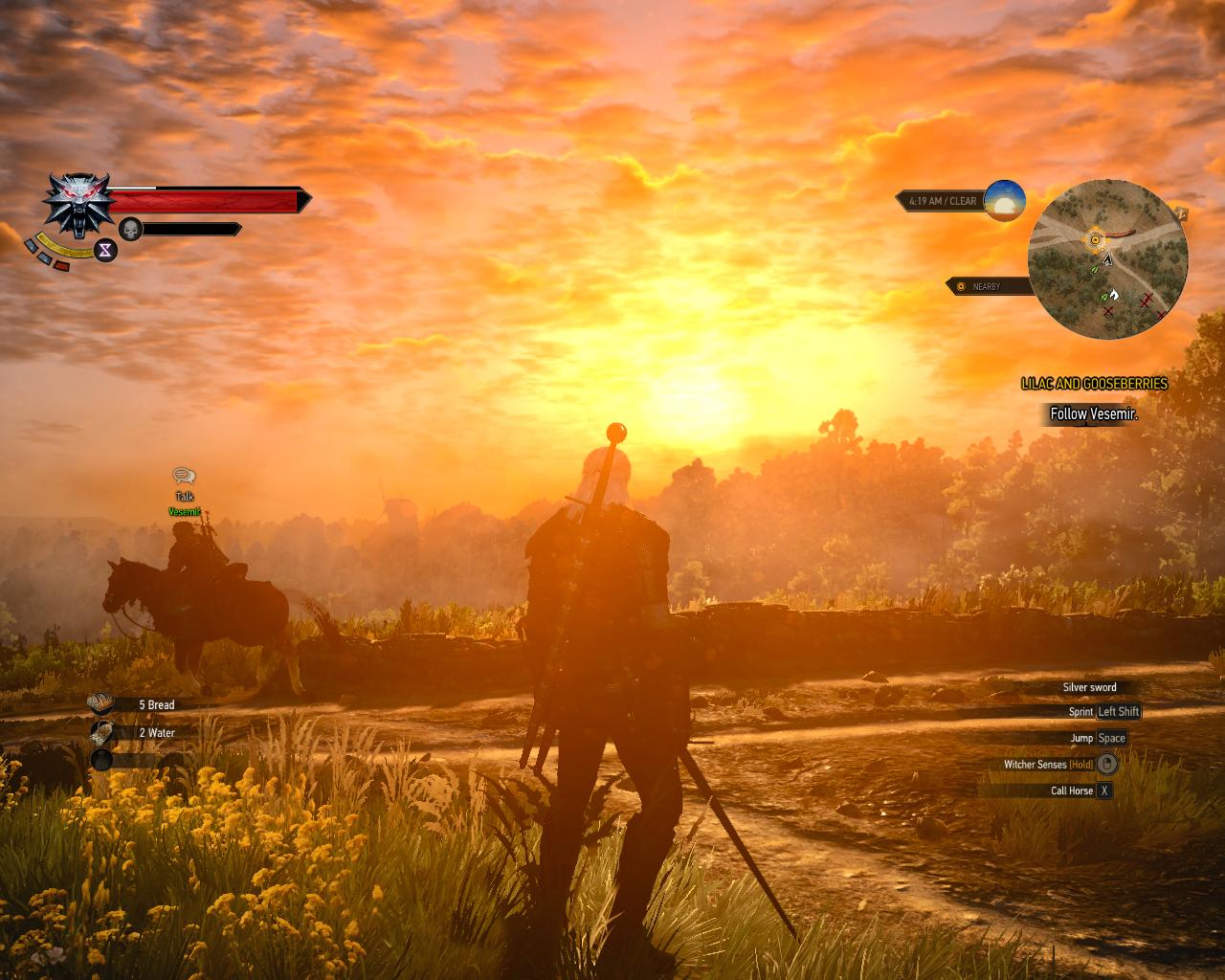Click the yellow quest marker on the minimap

tap(1094, 239)
